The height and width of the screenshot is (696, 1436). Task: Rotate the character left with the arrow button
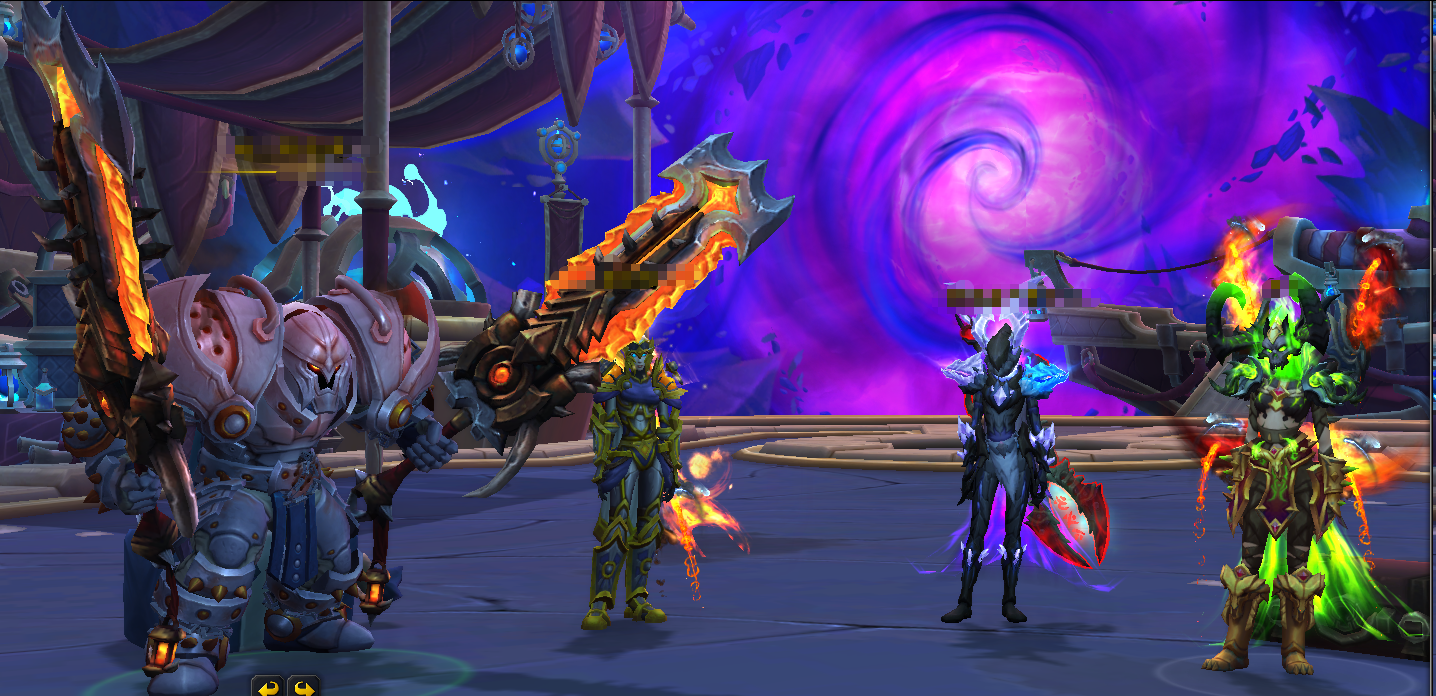267,686
